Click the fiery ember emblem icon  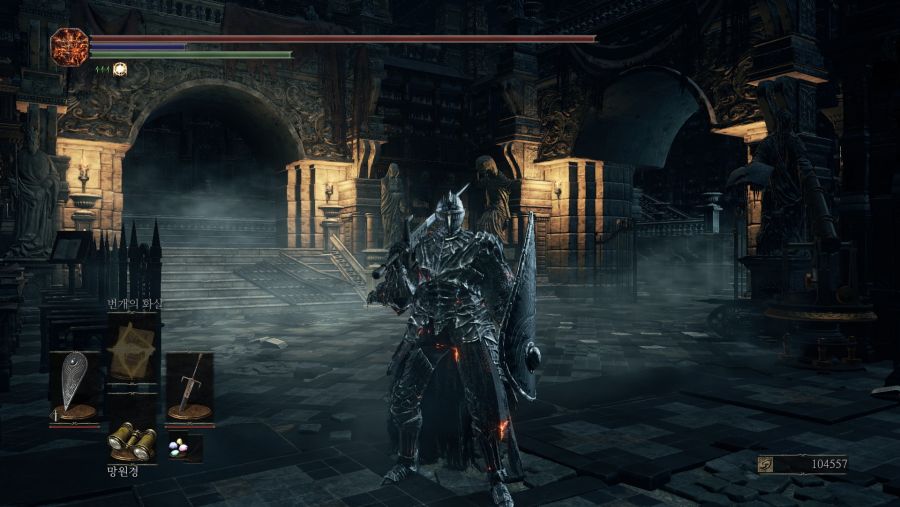(70, 47)
